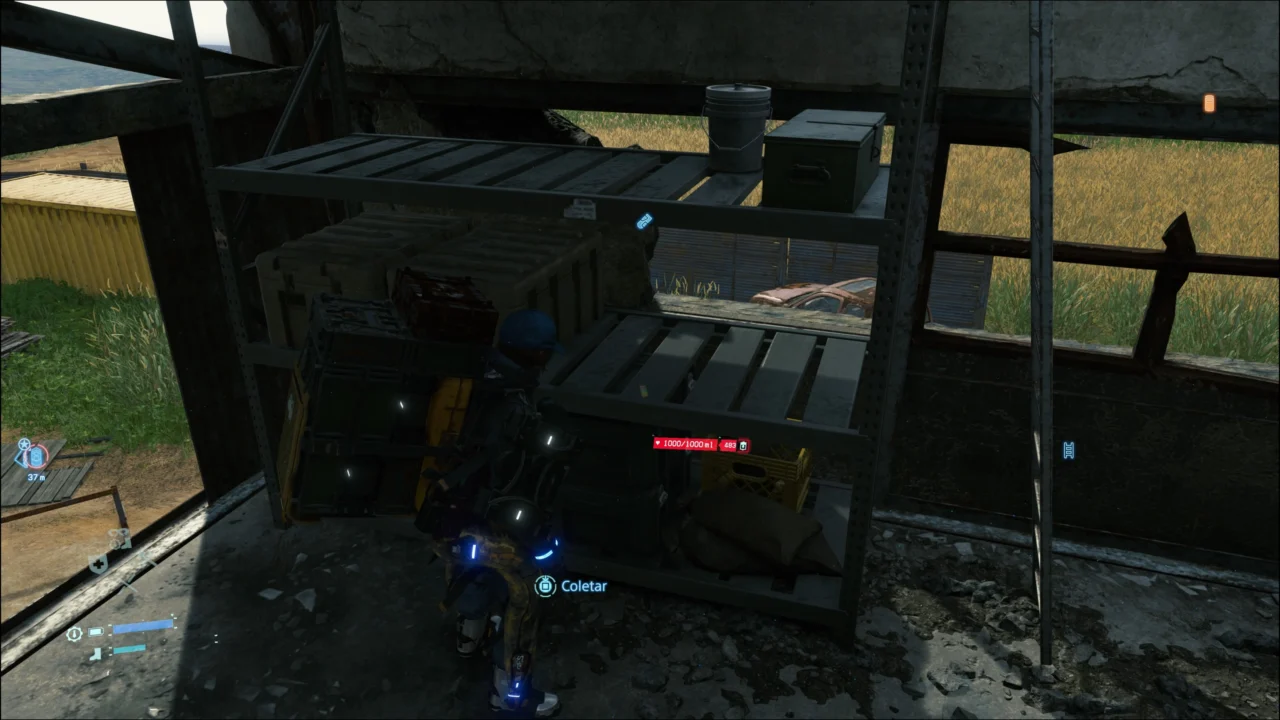Click the faded shield-cross icon near the left railing

pyautogui.click(x=98, y=564)
